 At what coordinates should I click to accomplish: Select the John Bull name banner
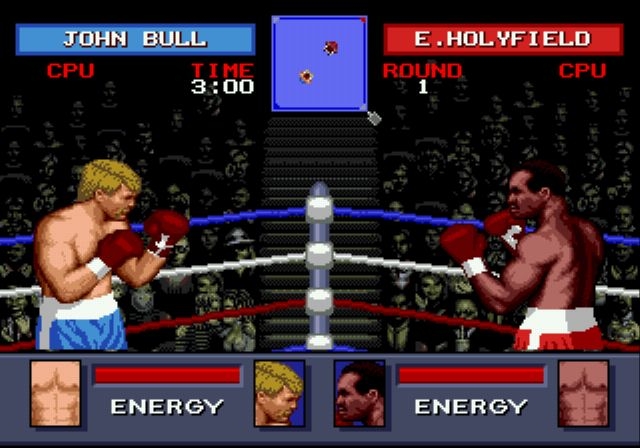[135, 40]
